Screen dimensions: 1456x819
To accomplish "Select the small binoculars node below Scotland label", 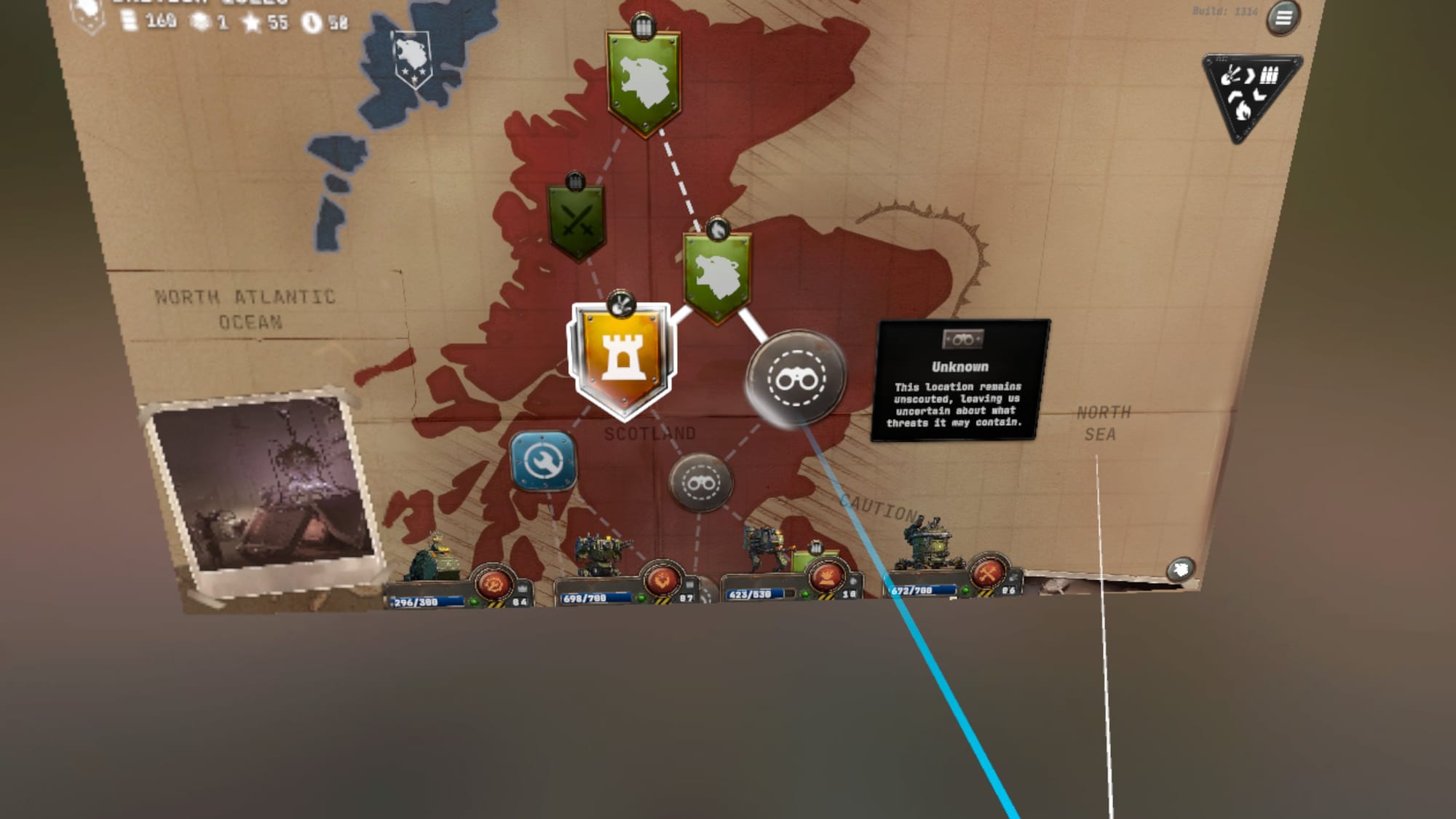I will point(700,482).
